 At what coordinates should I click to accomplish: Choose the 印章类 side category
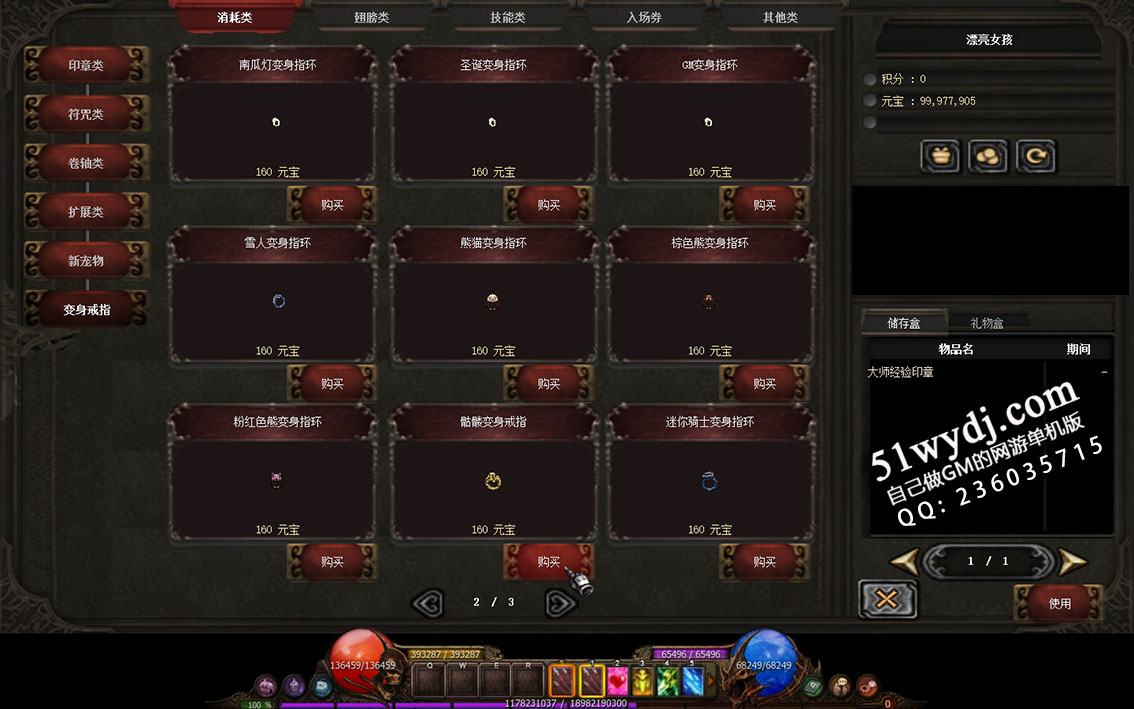(86, 65)
